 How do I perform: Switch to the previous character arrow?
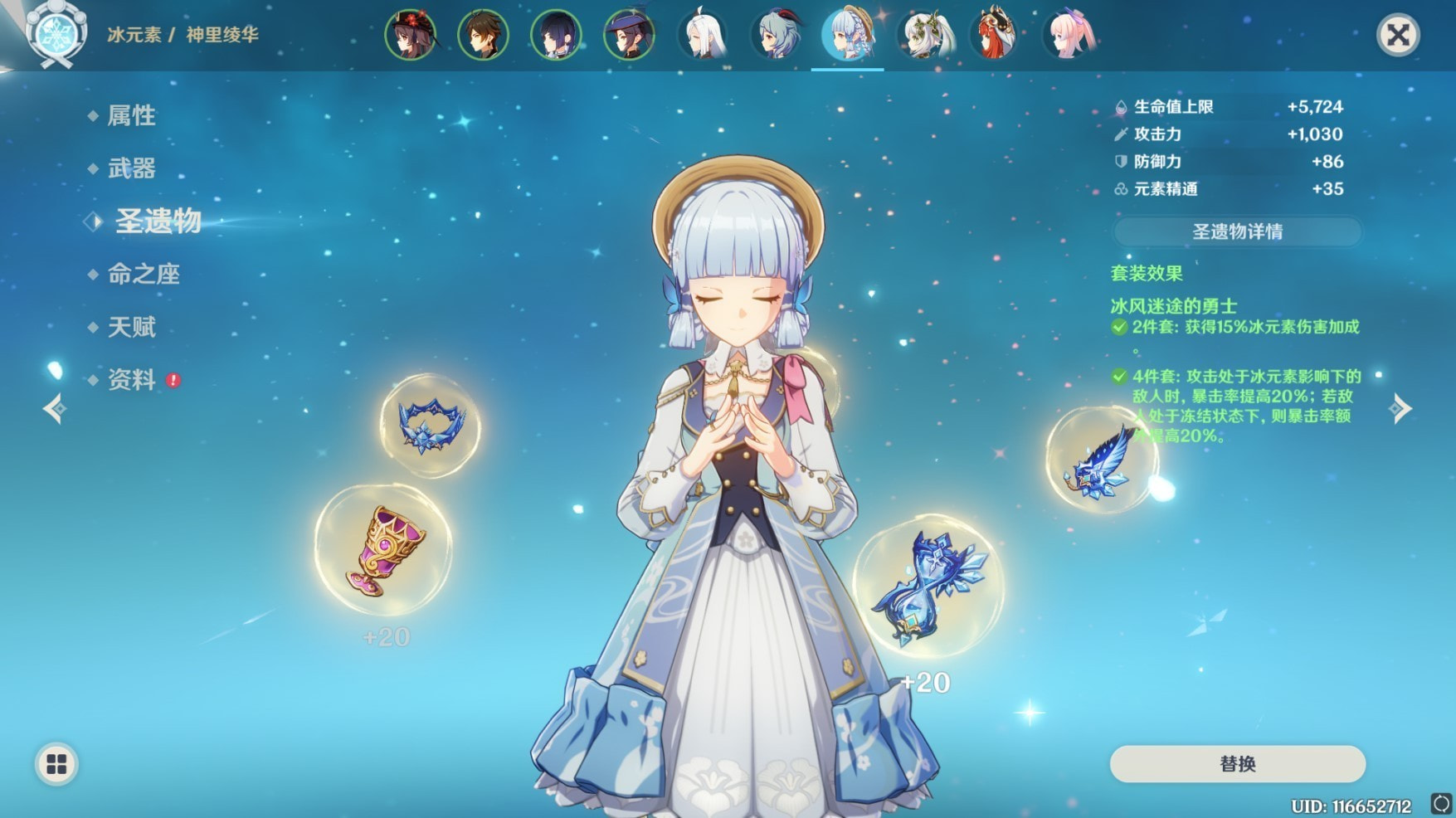(55, 408)
